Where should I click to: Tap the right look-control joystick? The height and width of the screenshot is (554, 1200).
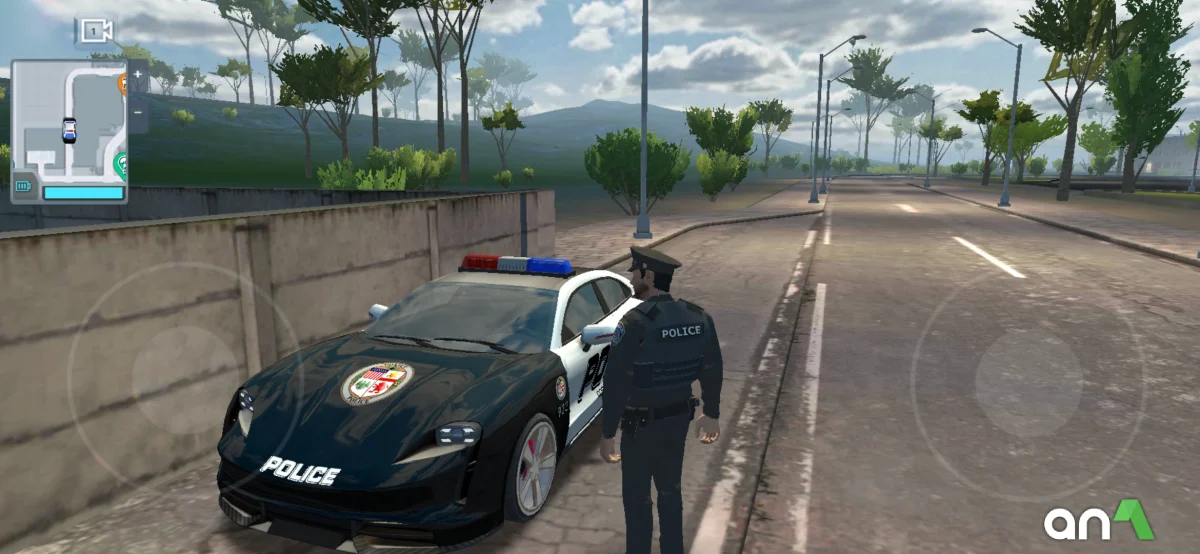click(1028, 383)
